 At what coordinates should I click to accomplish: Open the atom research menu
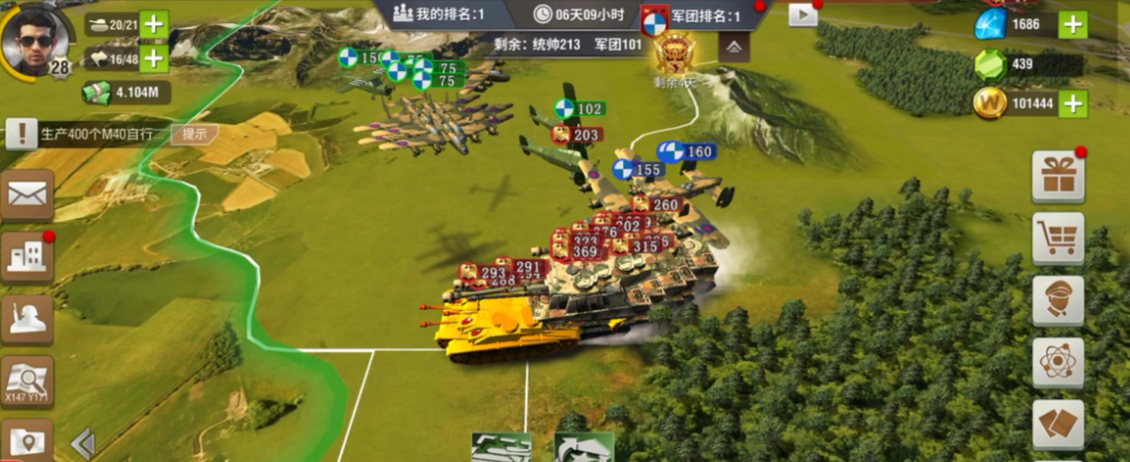[x=1057, y=362]
